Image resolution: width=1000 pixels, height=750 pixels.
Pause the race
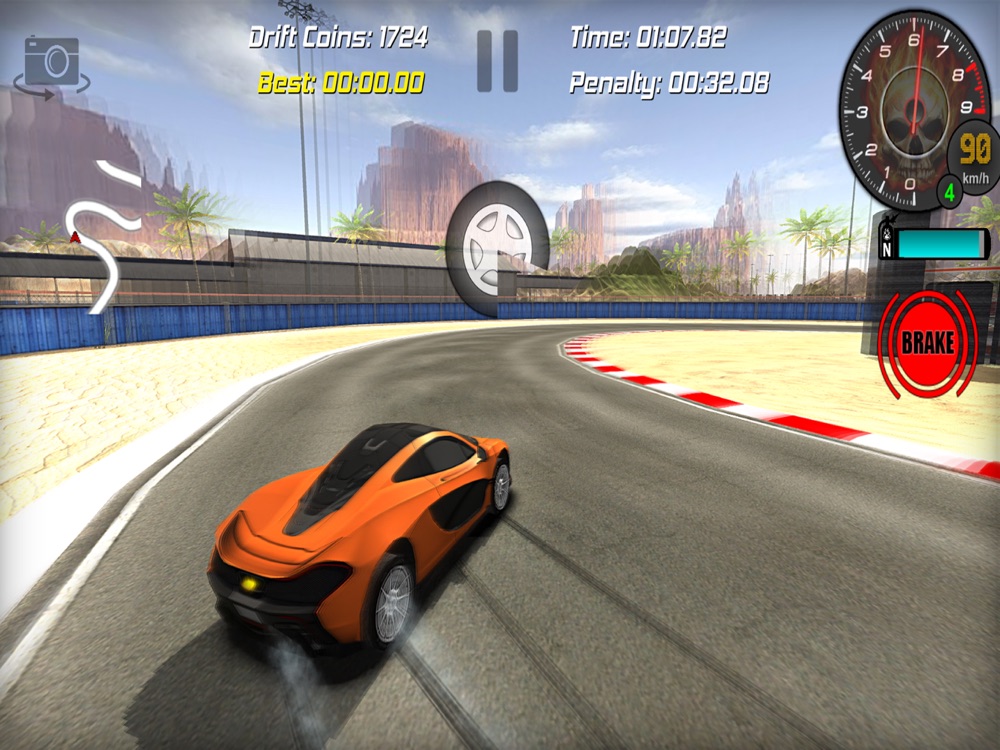(x=497, y=61)
